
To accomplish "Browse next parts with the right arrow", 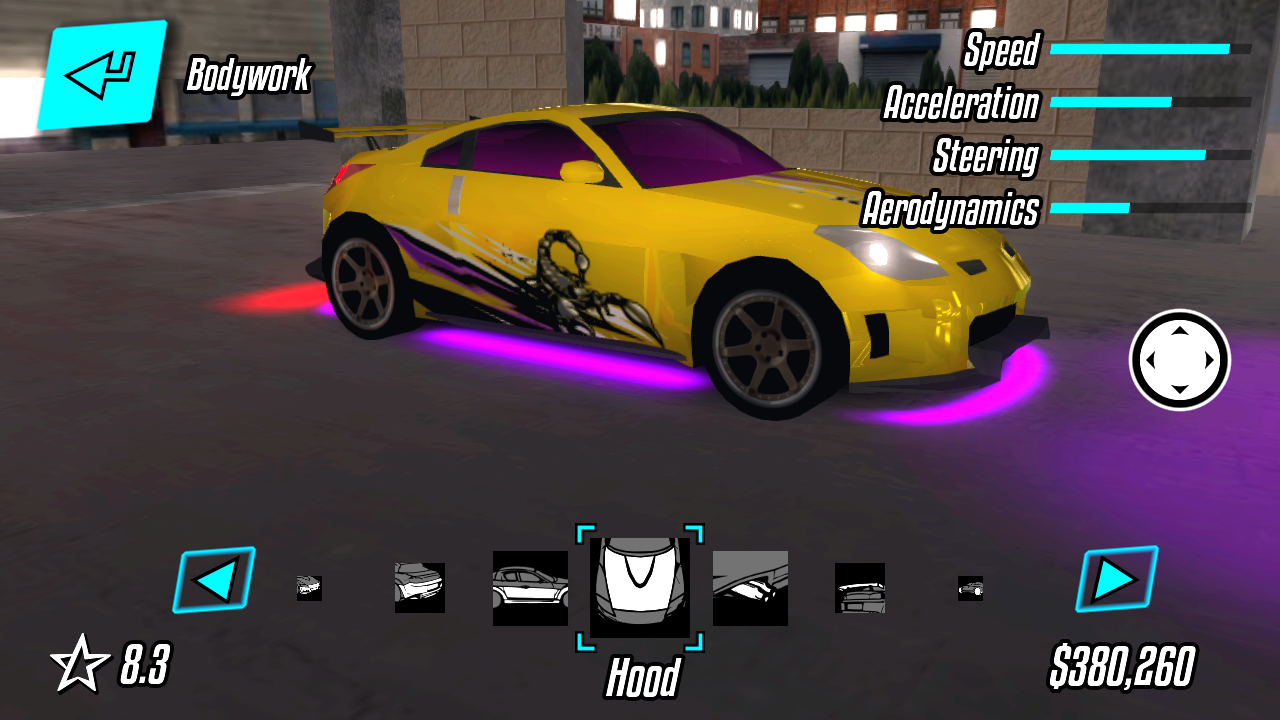I will [1115, 578].
